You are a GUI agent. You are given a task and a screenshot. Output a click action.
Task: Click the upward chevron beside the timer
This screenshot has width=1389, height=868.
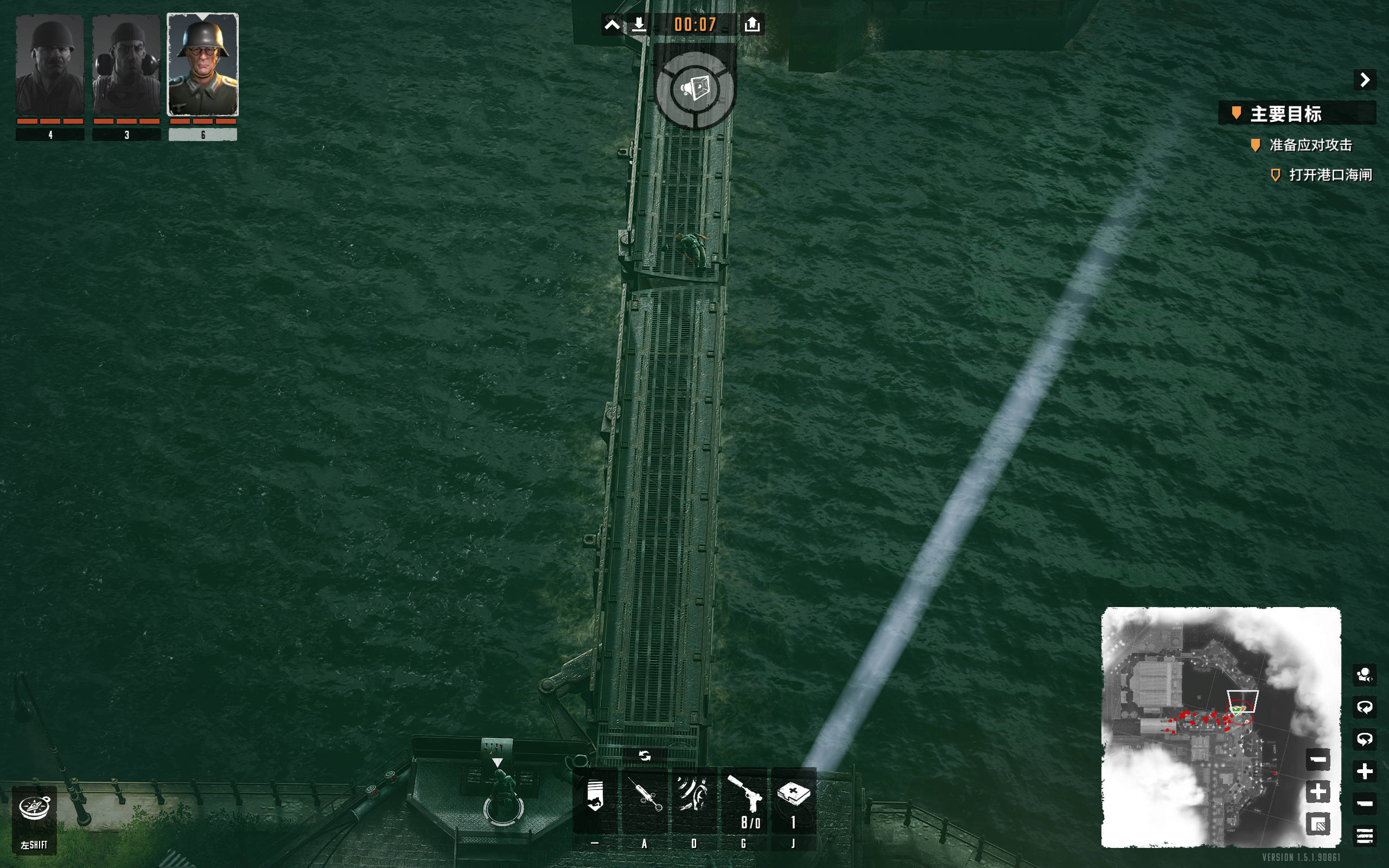point(612,25)
